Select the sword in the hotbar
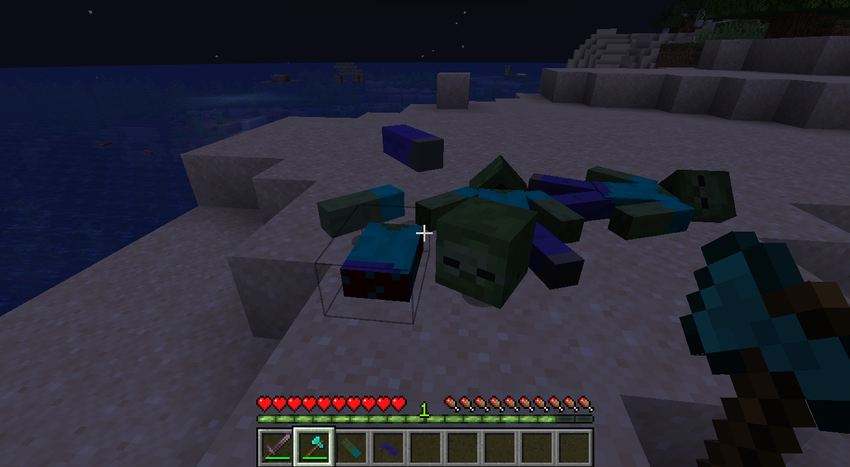 click(275, 446)
